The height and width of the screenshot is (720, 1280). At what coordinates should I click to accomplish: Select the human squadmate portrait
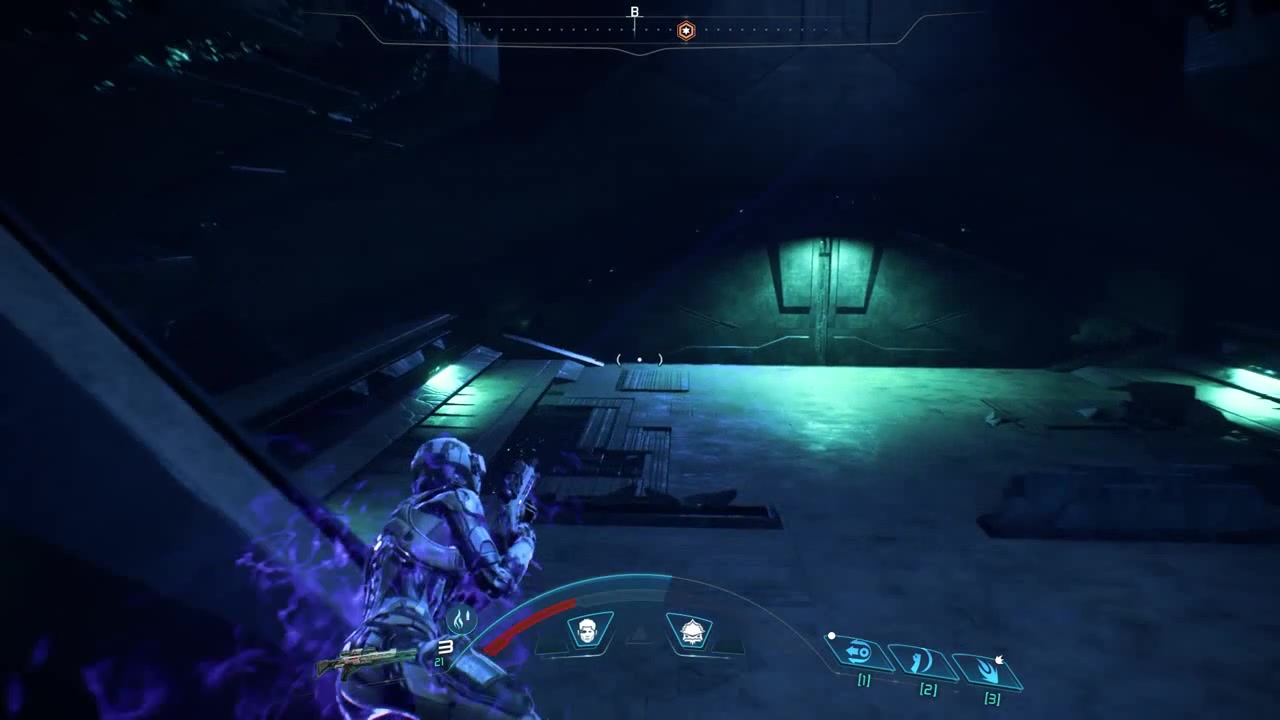tap(589, 631)
